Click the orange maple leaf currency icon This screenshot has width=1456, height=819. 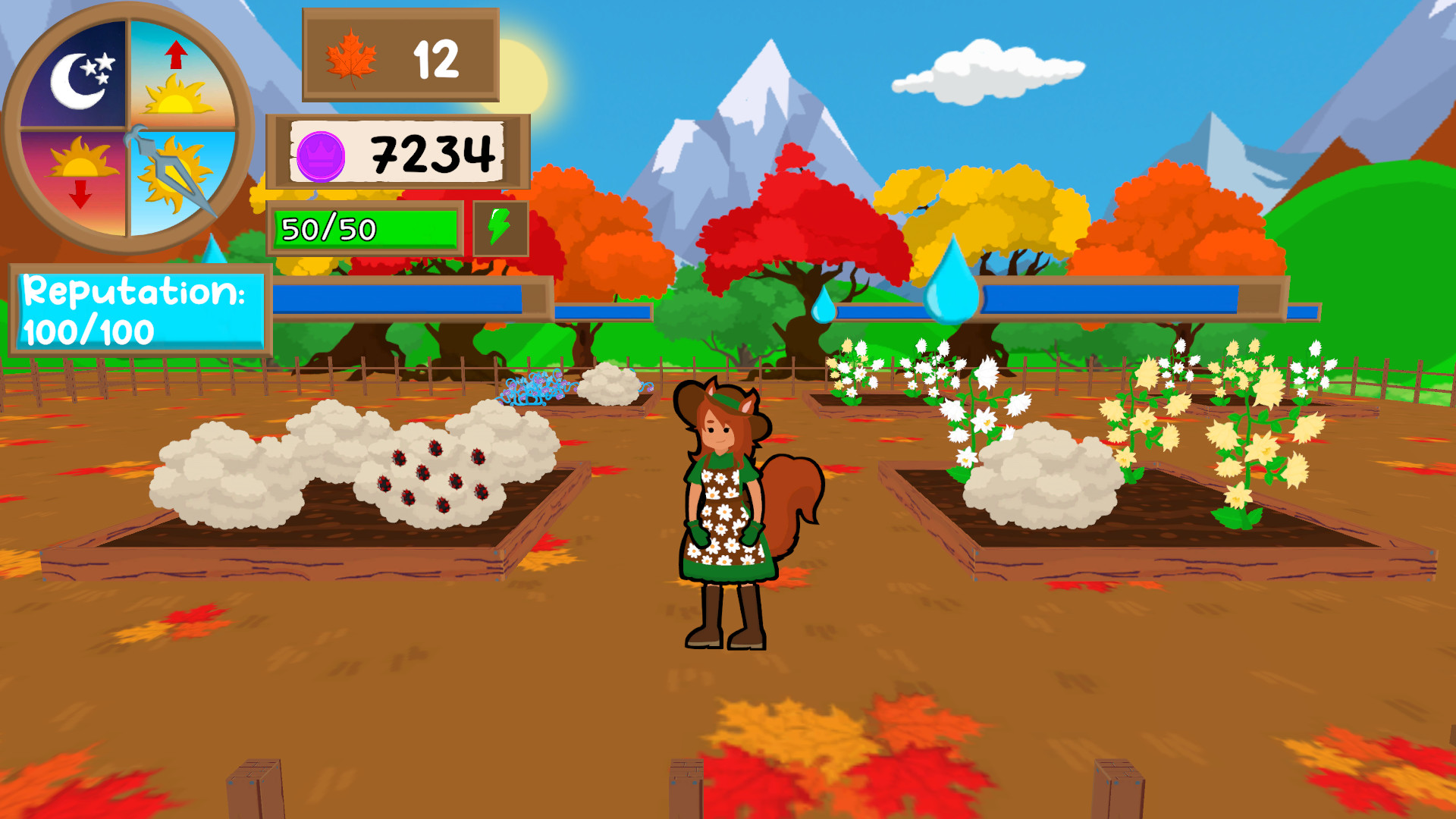tap(352, 59)
